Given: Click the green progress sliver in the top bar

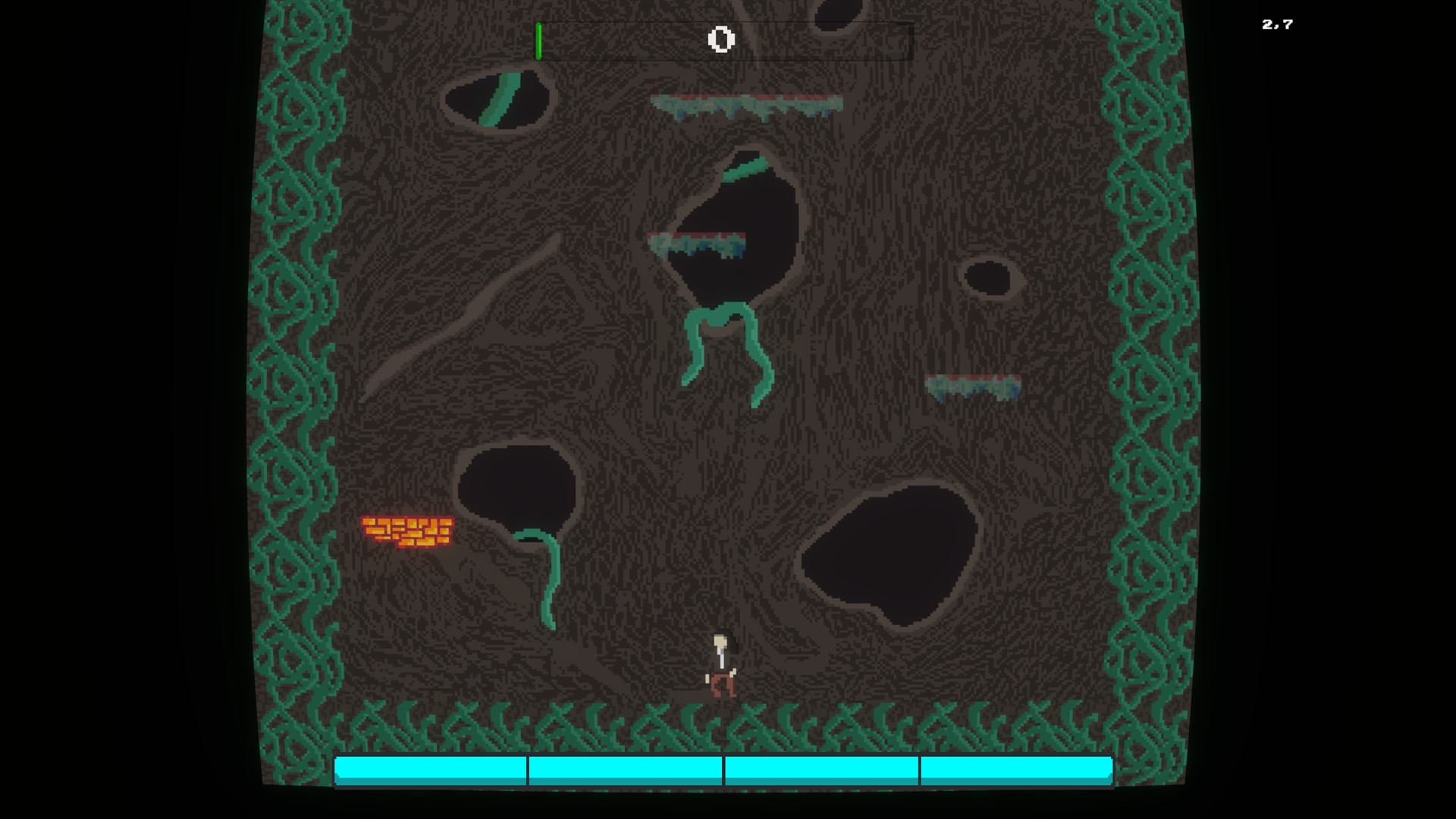Looking at the screenshot, I should click(x=540, y=39).
